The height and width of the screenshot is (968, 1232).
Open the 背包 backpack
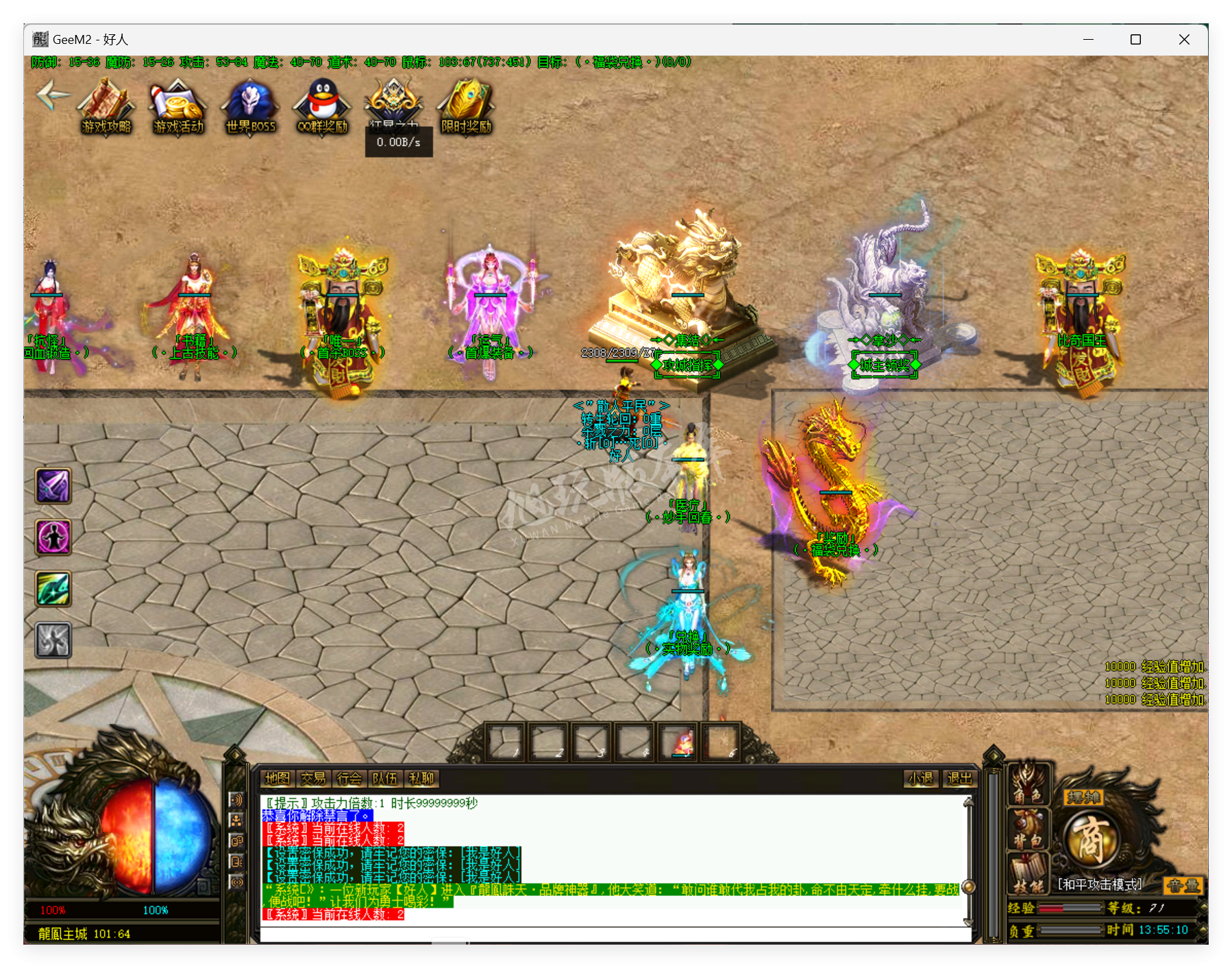click(1028, 830)
